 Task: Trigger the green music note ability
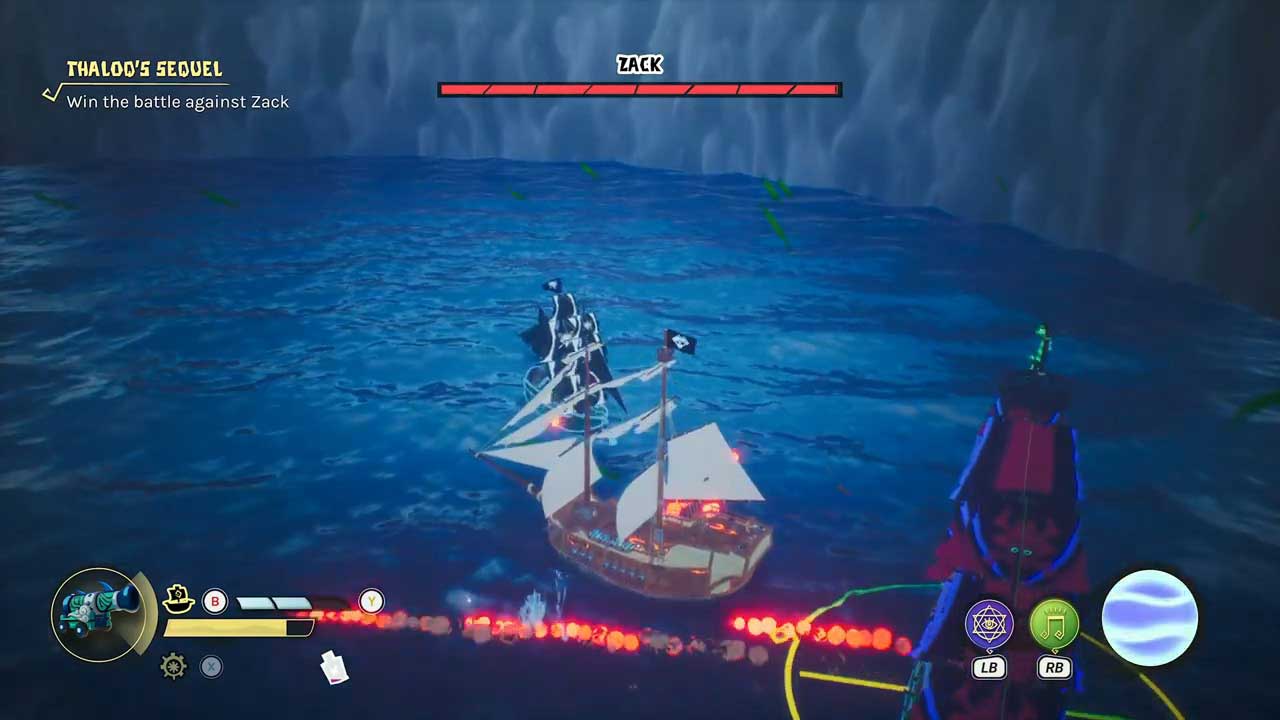tap(1054, 624)
